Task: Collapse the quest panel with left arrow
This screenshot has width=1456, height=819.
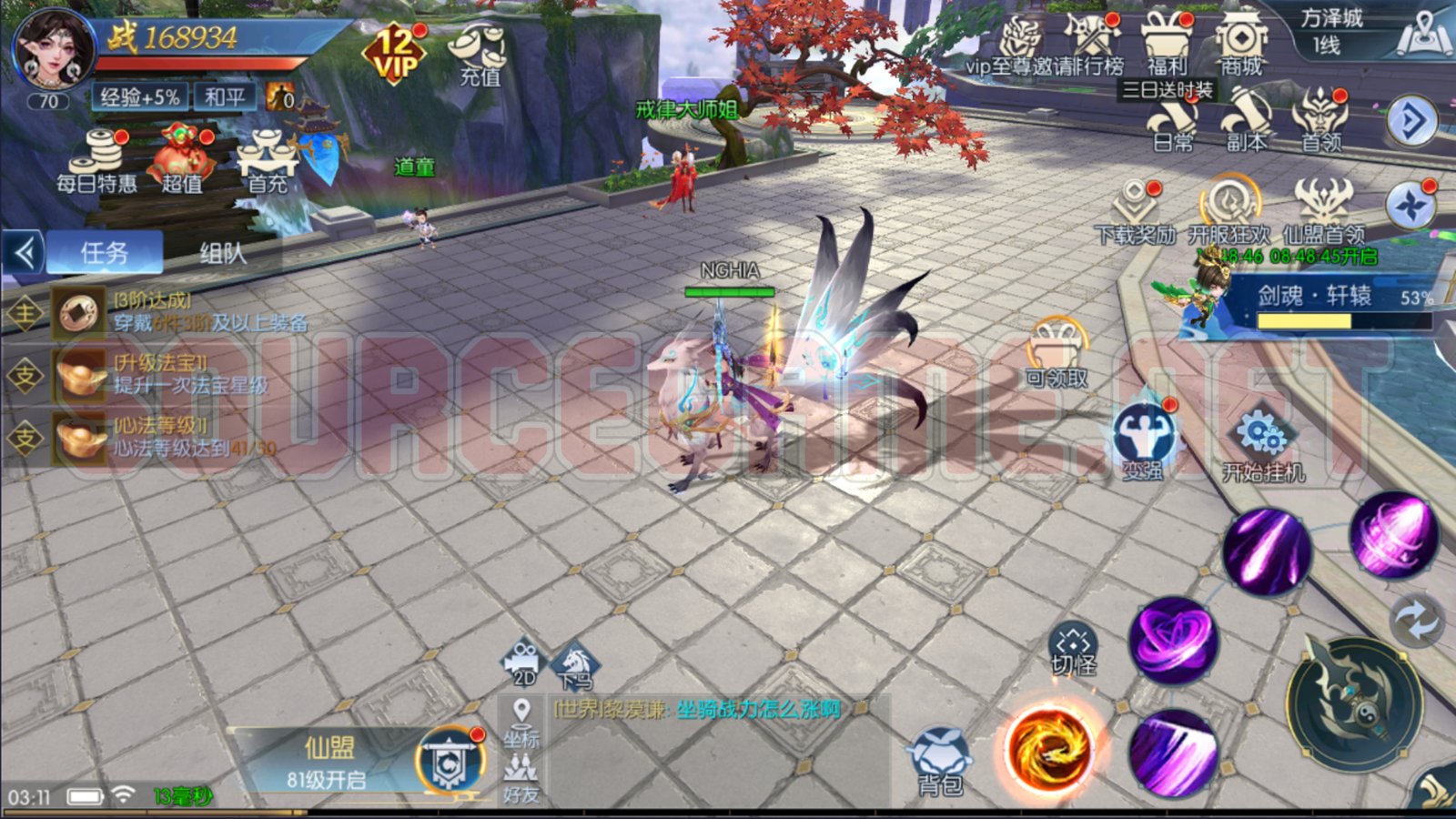Action: tap(25, 253)
